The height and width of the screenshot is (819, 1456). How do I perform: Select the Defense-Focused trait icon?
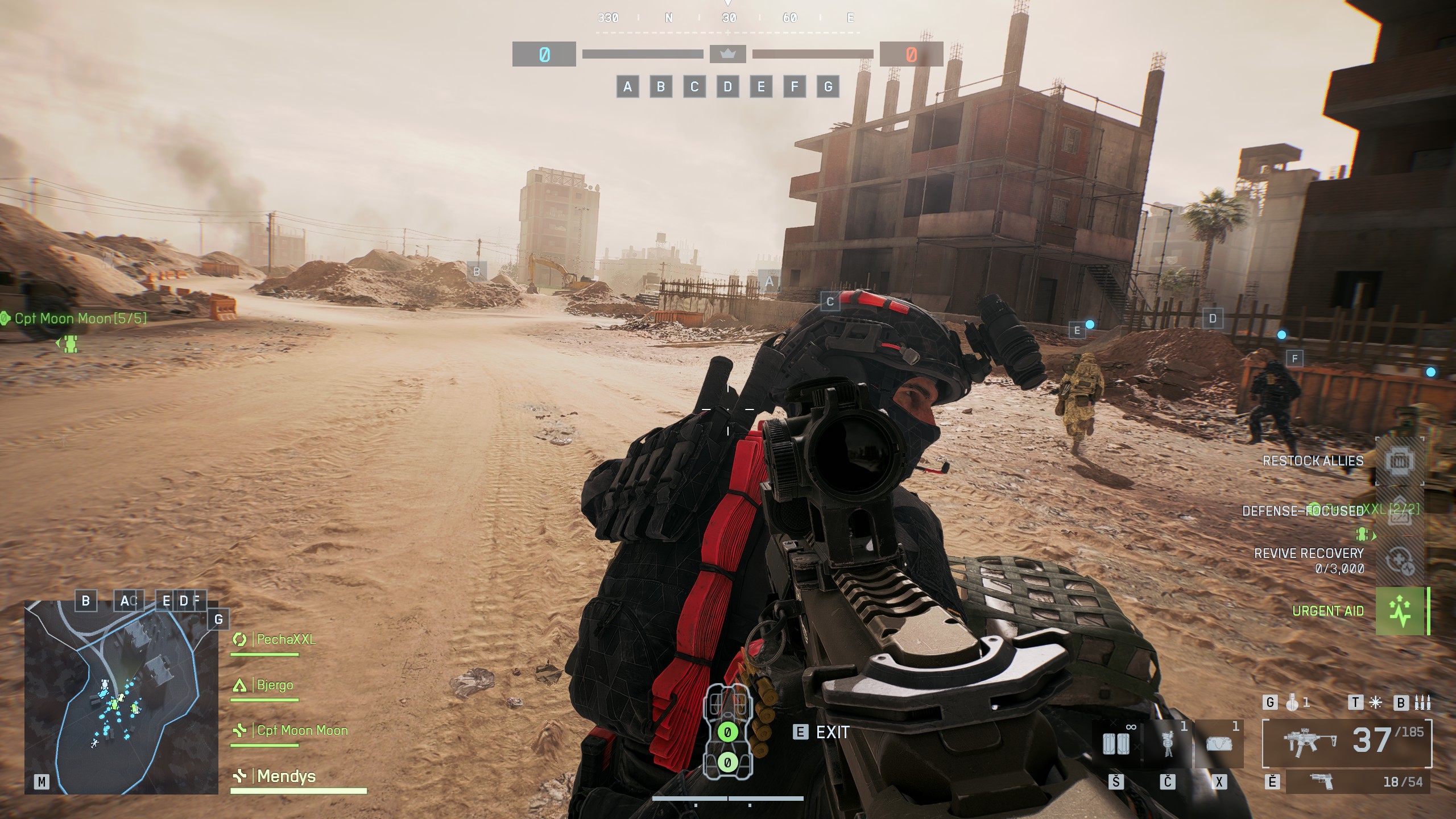1400,512
